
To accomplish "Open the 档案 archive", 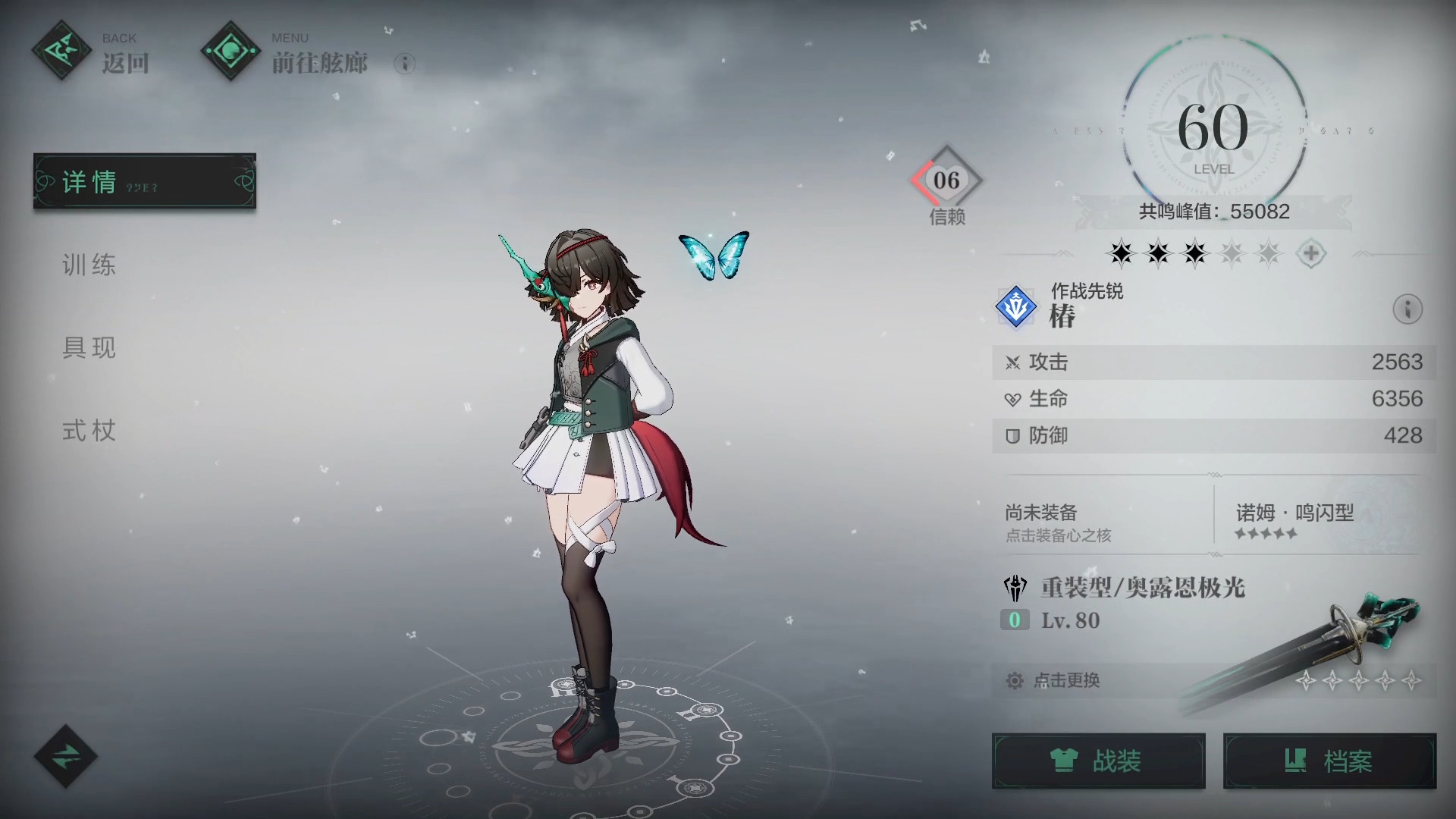I will [x=1329, y=761].
